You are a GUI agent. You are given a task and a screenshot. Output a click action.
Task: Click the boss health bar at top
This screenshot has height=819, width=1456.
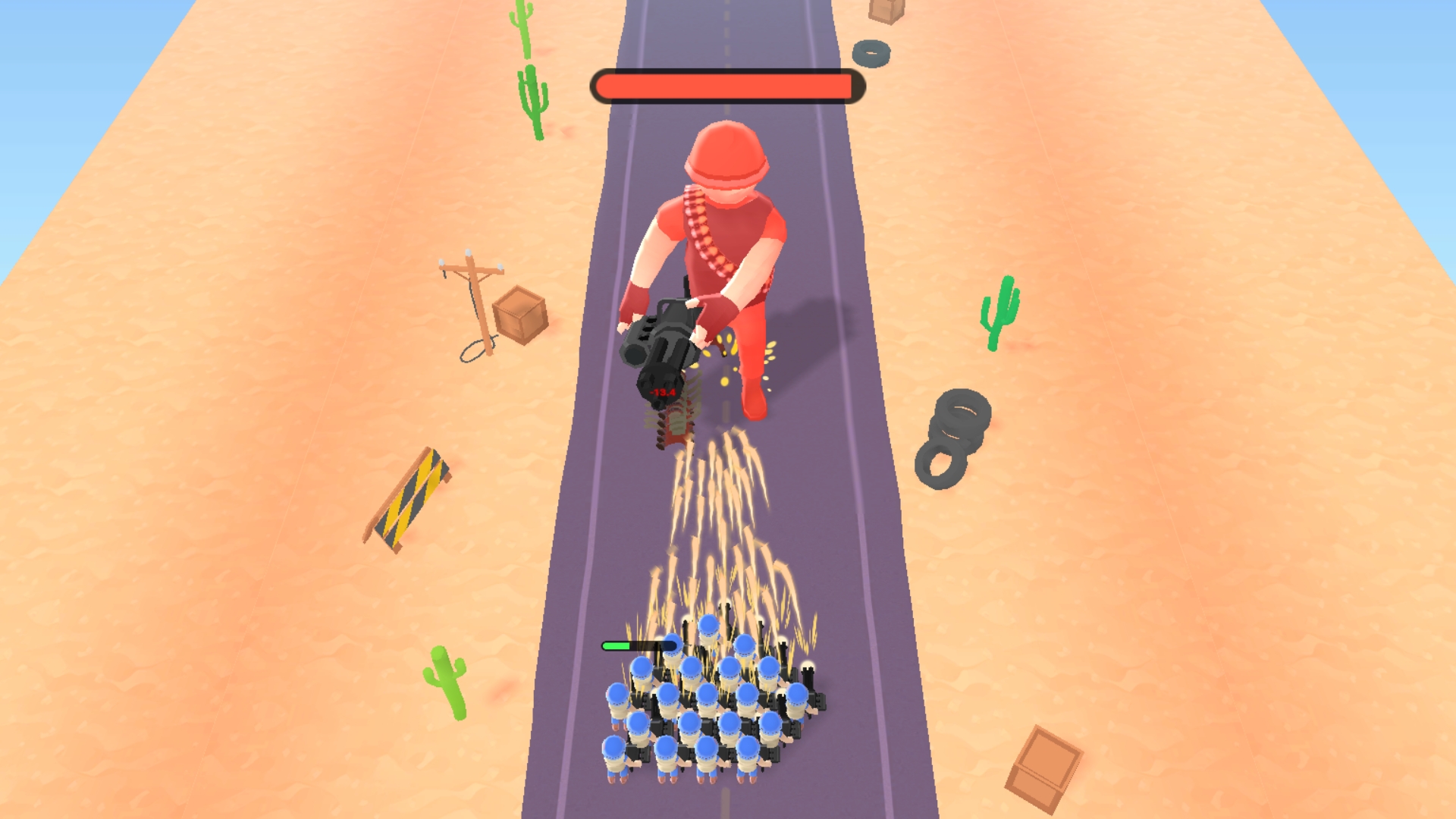pyautogui.click(x=726, y=86)
